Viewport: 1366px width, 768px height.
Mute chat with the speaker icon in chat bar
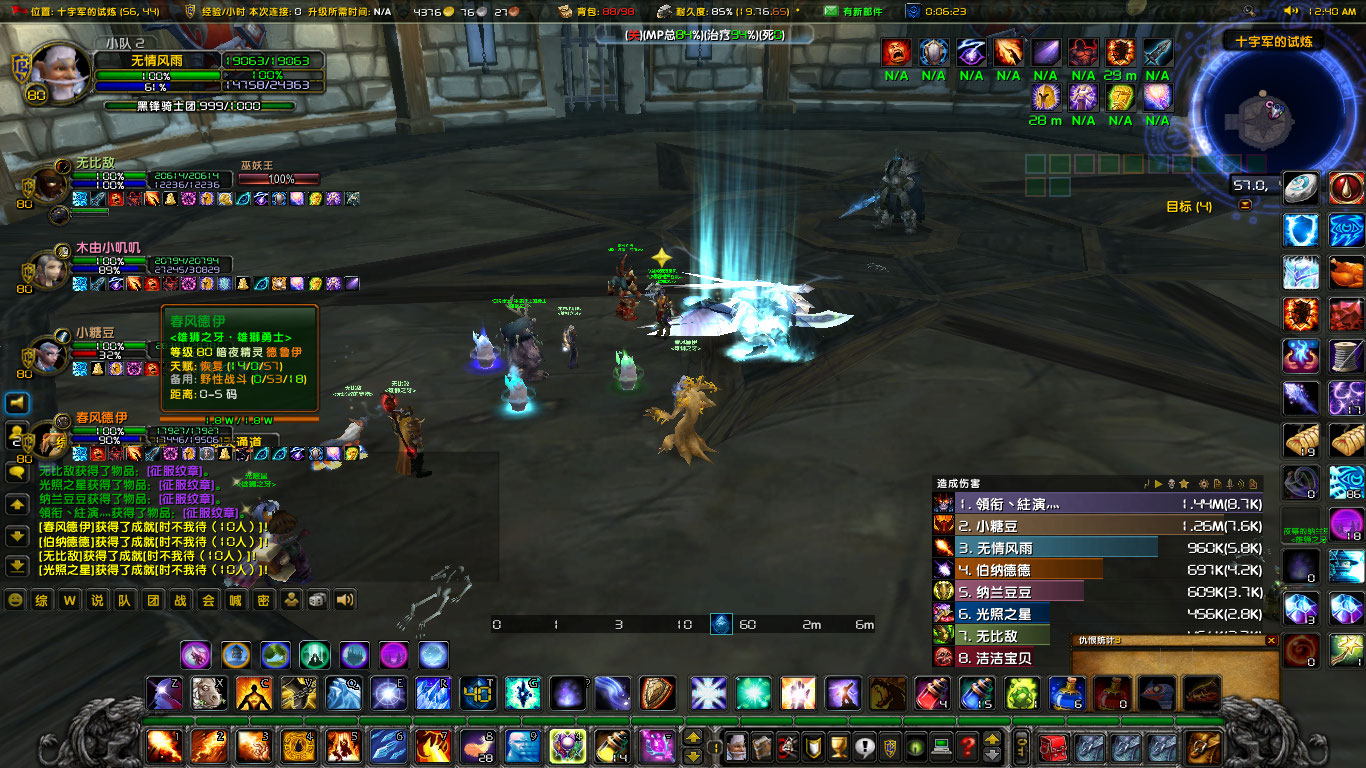tap(343, 598)
